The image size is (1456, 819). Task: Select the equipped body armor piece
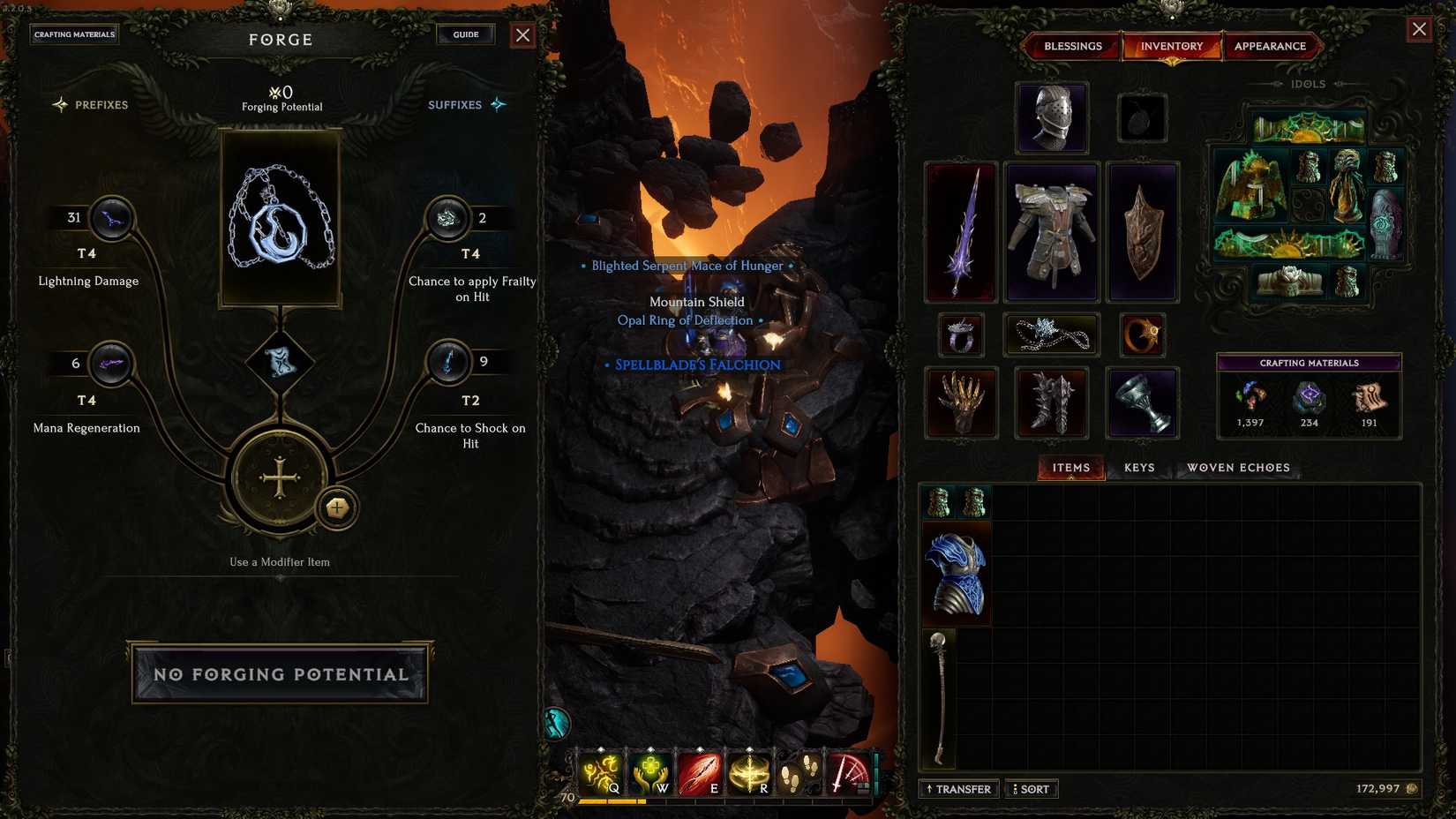(1051, 231)
